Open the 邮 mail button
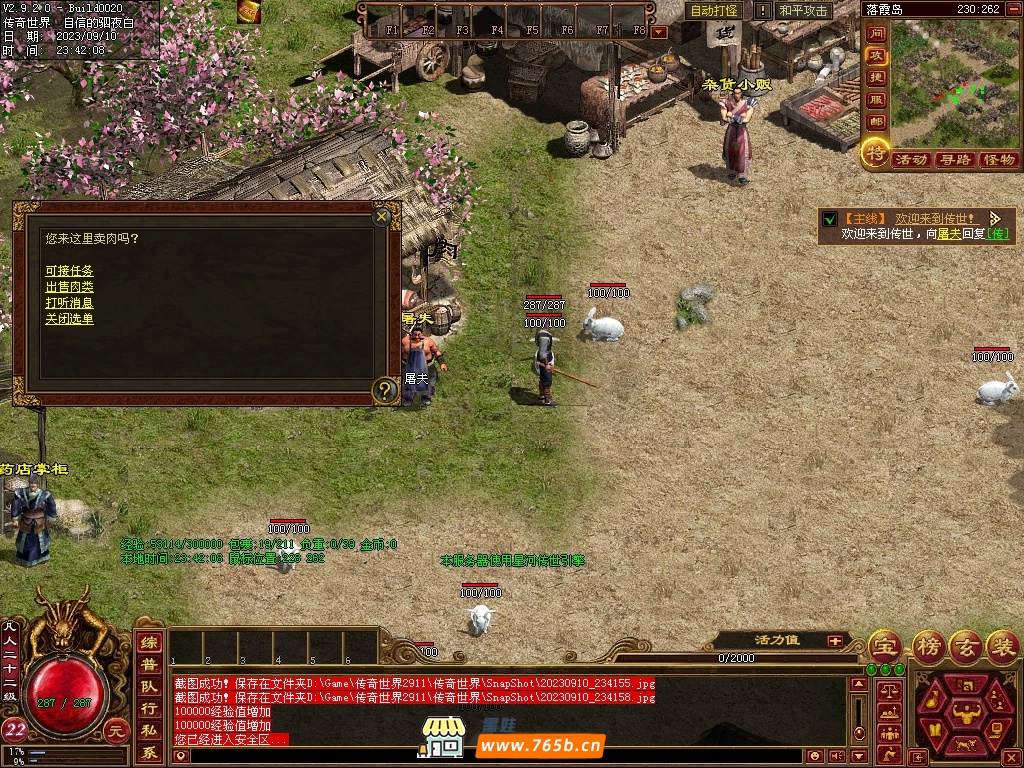This screenshot has width=1024, height=768. pos(876,122)
